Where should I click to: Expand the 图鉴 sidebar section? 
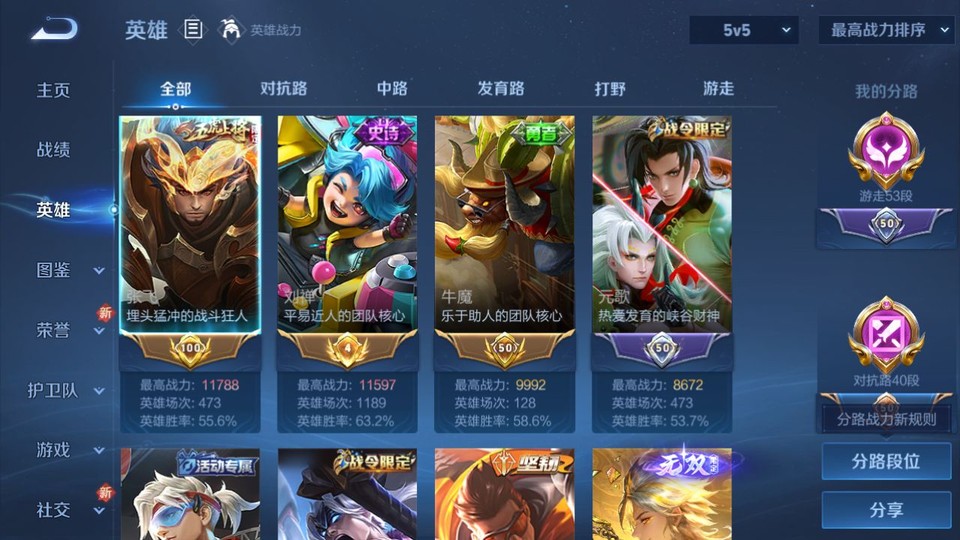coord(68,270)
